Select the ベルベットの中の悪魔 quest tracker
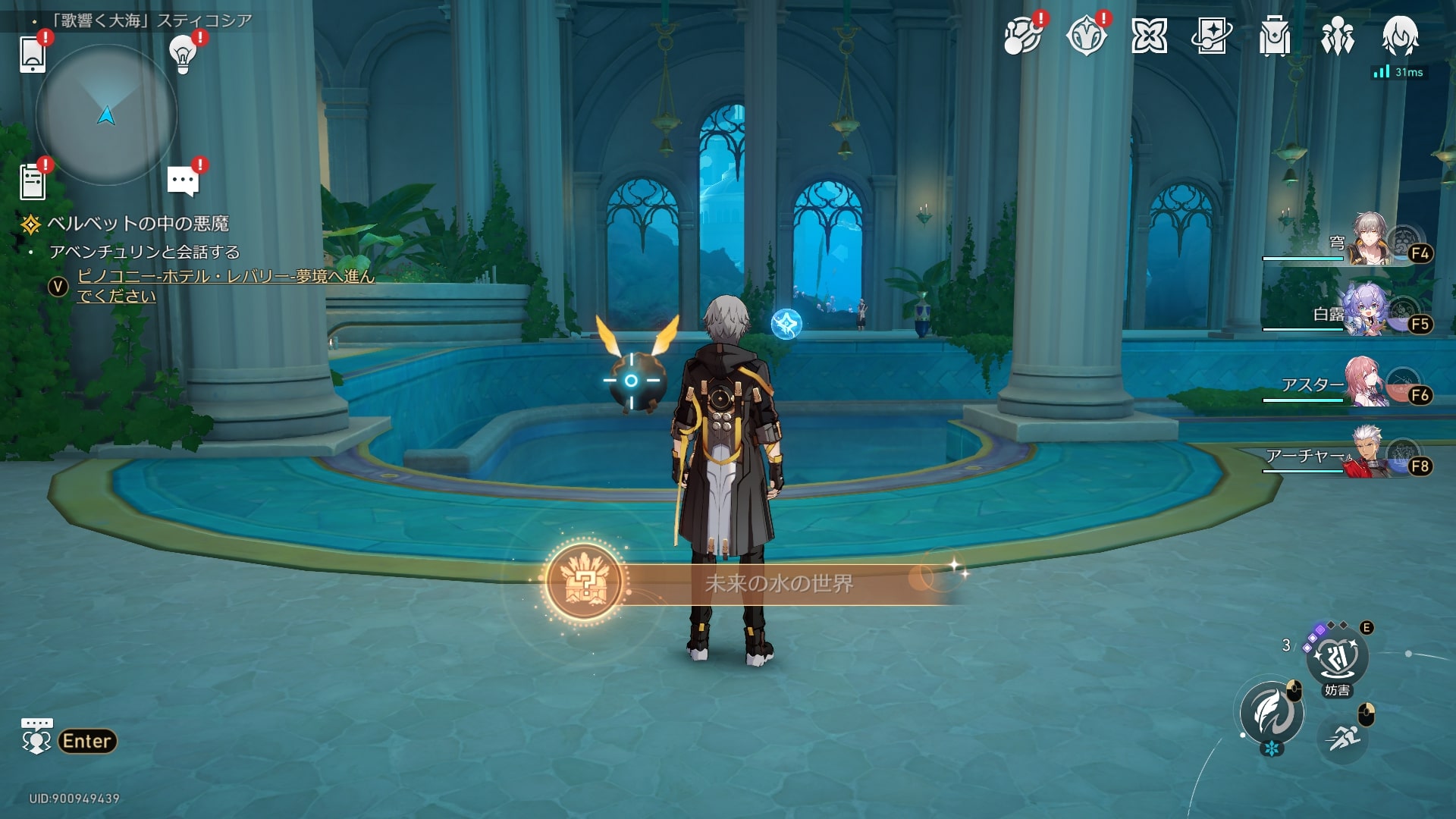The width and height of the screenshot is (1456, 819). pos(137,224)
